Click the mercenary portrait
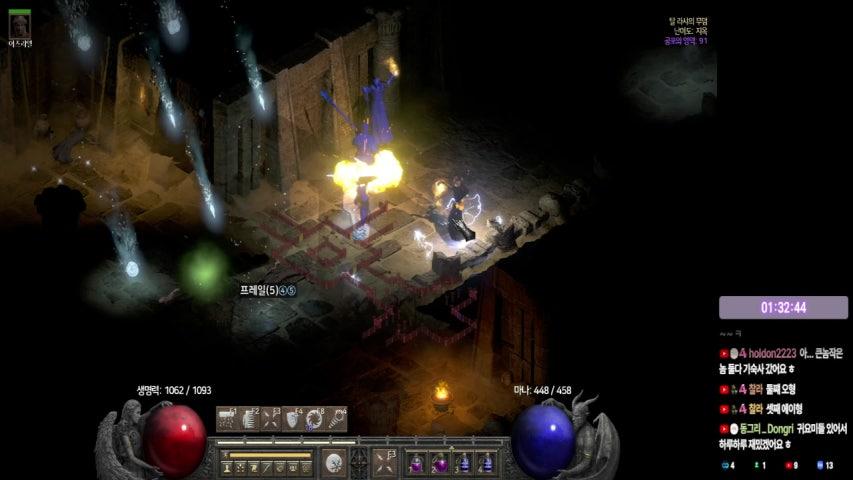853x480 pixels. (20, 25)
